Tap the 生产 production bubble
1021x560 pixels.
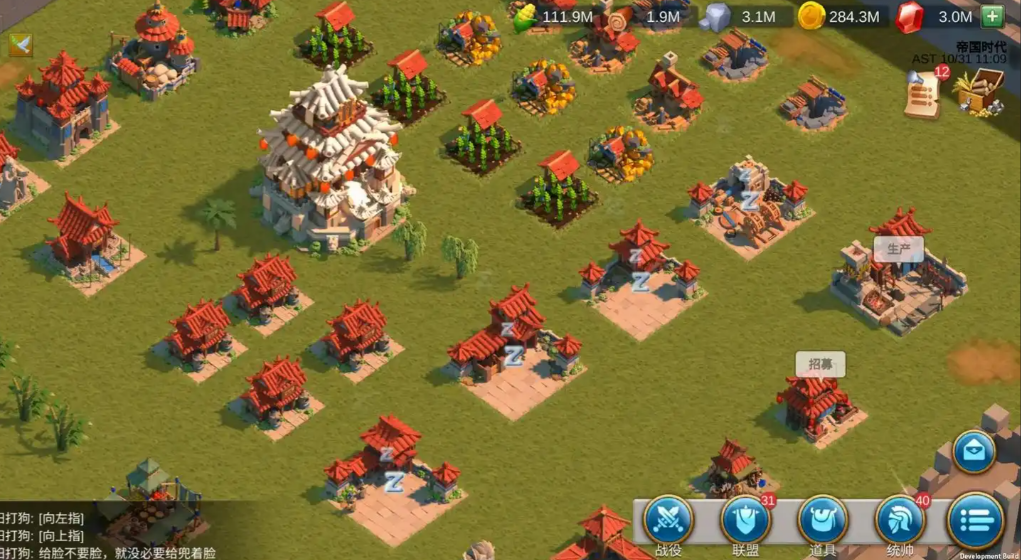tap(898, 249)
